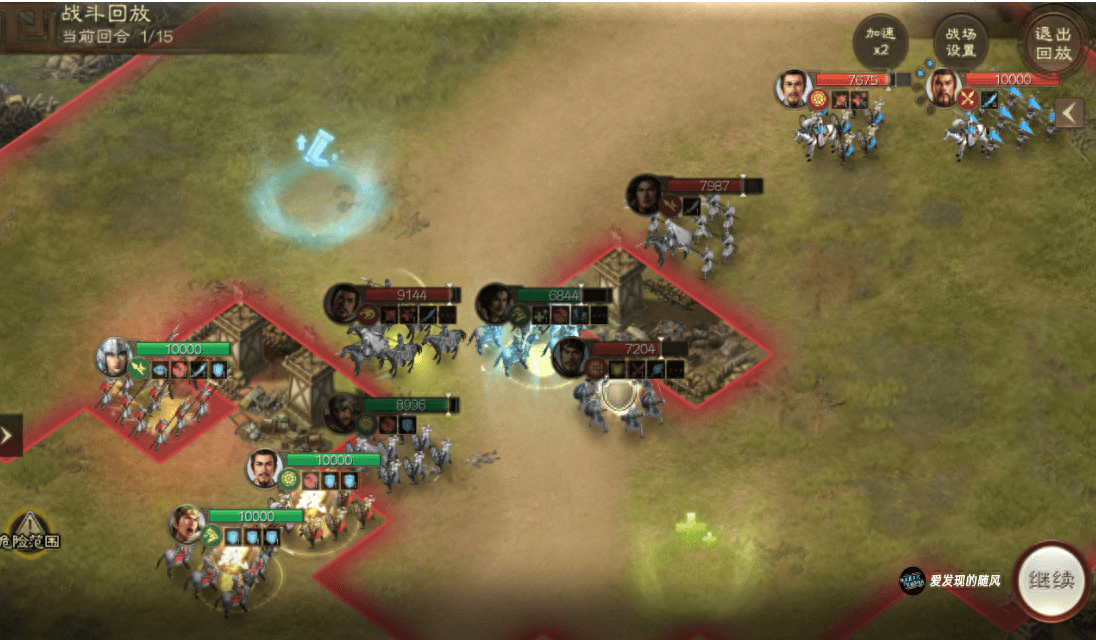Expand the left-side panel arrow
The image size is (1096, 640).
tap(8, 435)
